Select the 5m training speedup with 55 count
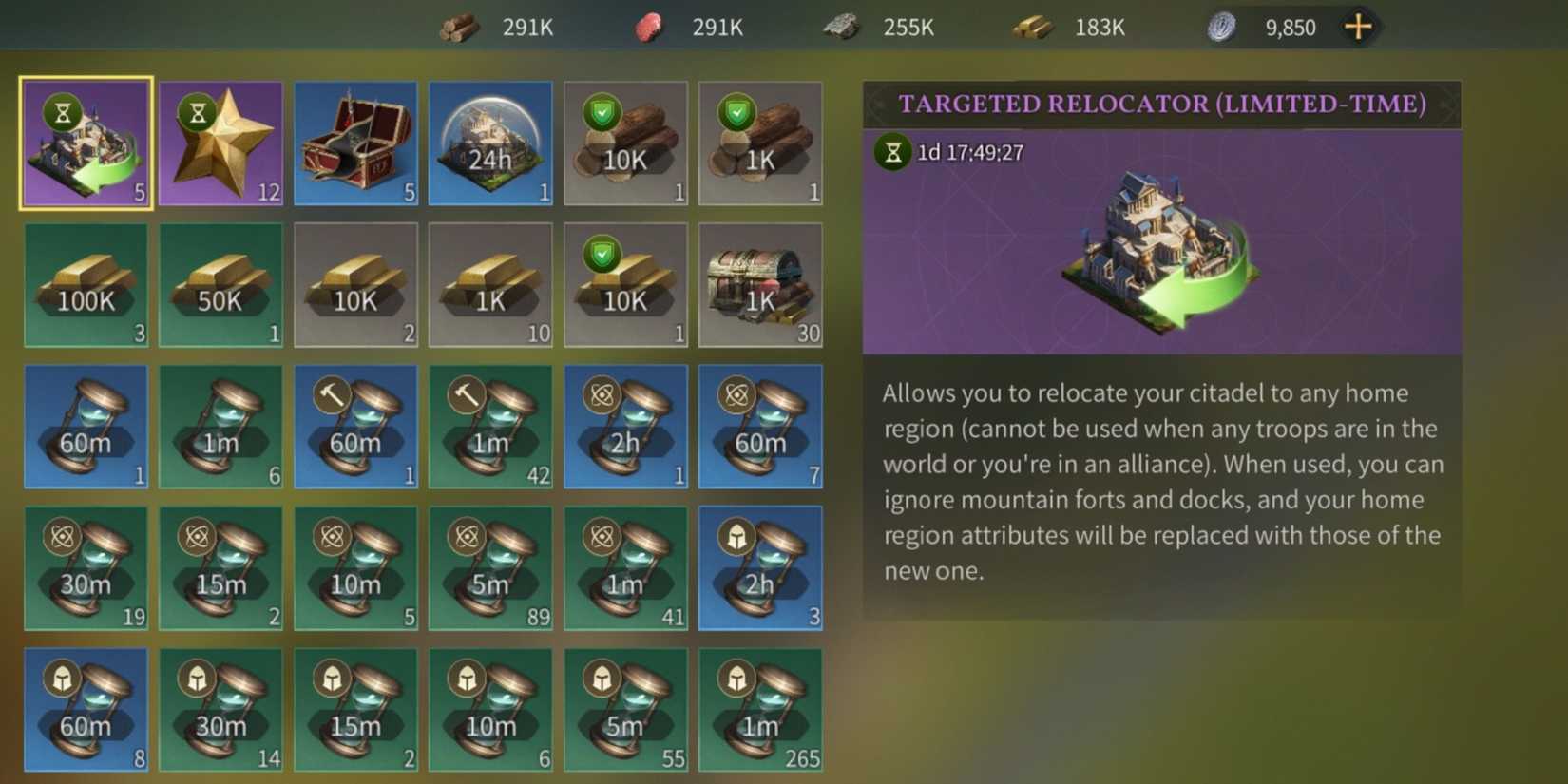The image size is (1568, 784). (625, 710)
